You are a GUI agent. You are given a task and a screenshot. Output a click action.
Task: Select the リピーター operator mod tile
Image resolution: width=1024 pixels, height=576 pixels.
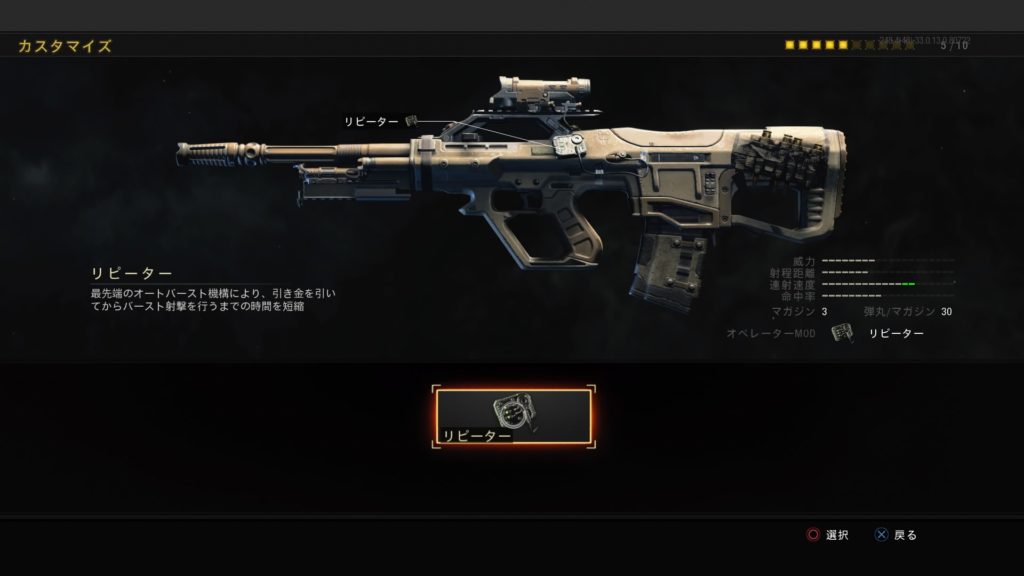click(x=513, y=416)
